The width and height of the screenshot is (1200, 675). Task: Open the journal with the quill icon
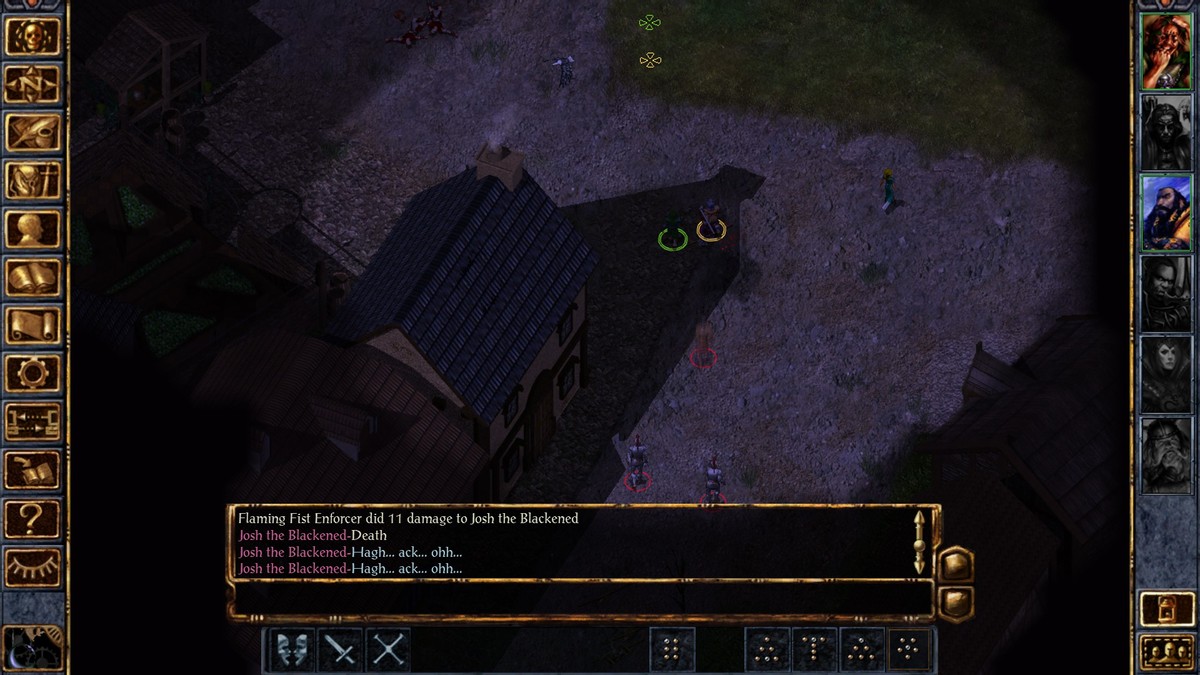click(33, 132)
